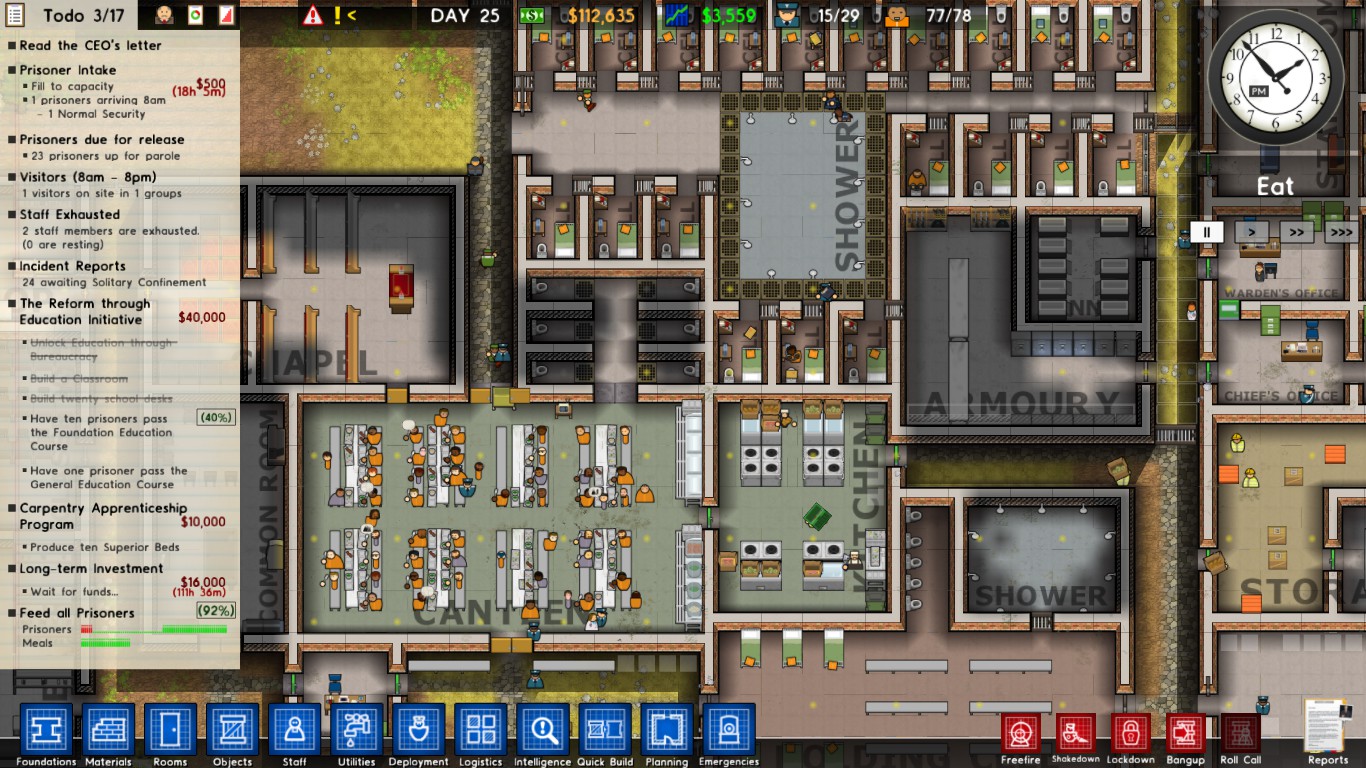This screenshot has width=1366, height=768.
Task: Select triple speed fast forward
Action: [x=1341, y=231]
